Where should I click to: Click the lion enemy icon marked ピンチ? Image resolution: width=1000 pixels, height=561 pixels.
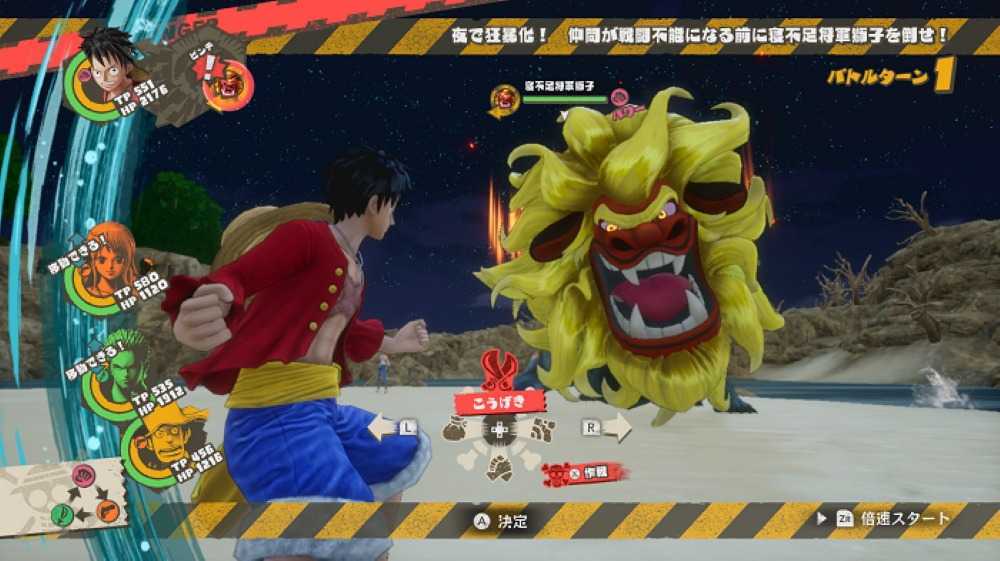coord(223,85)
